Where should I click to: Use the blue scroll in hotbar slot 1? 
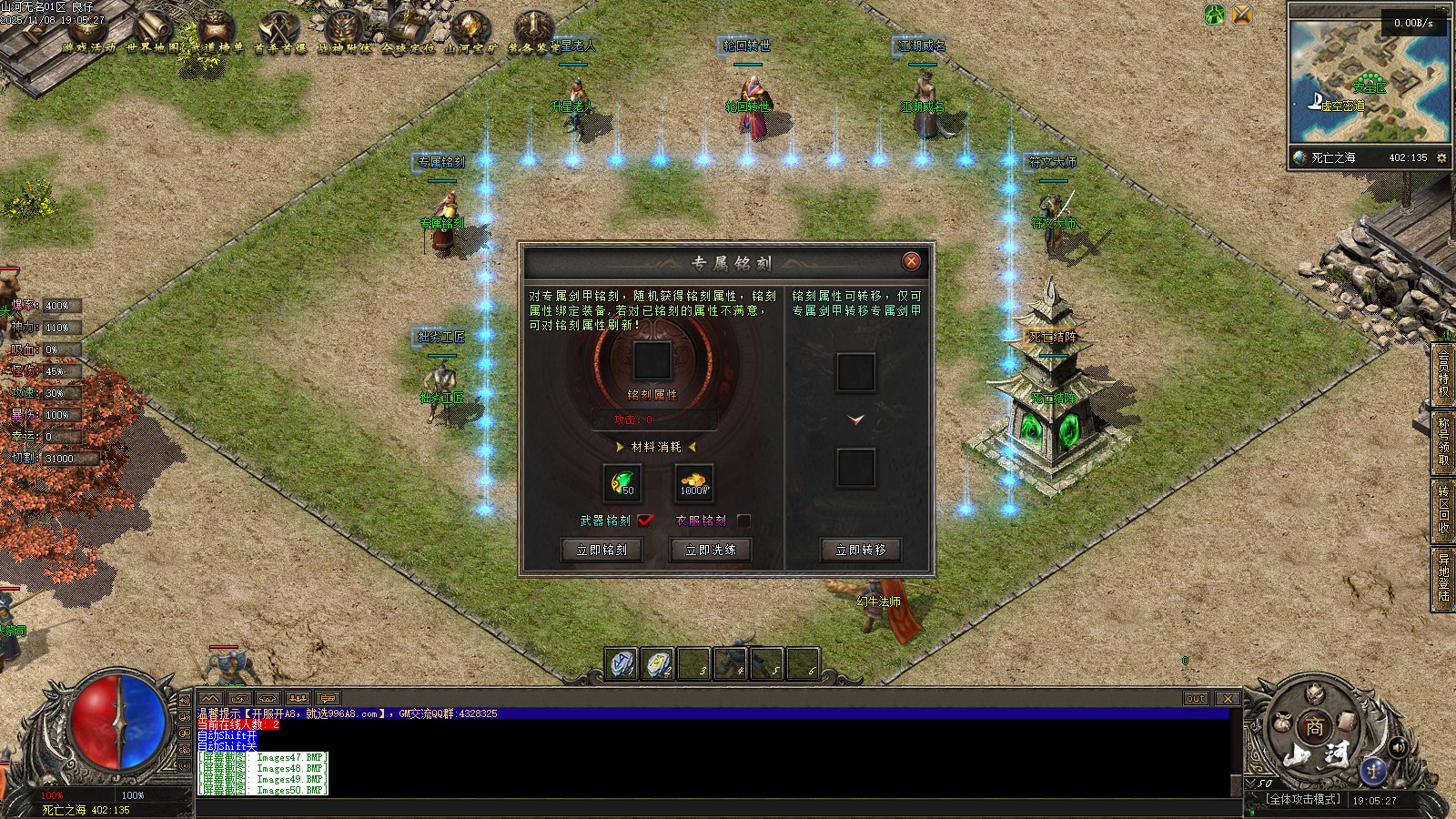point(622,664)
